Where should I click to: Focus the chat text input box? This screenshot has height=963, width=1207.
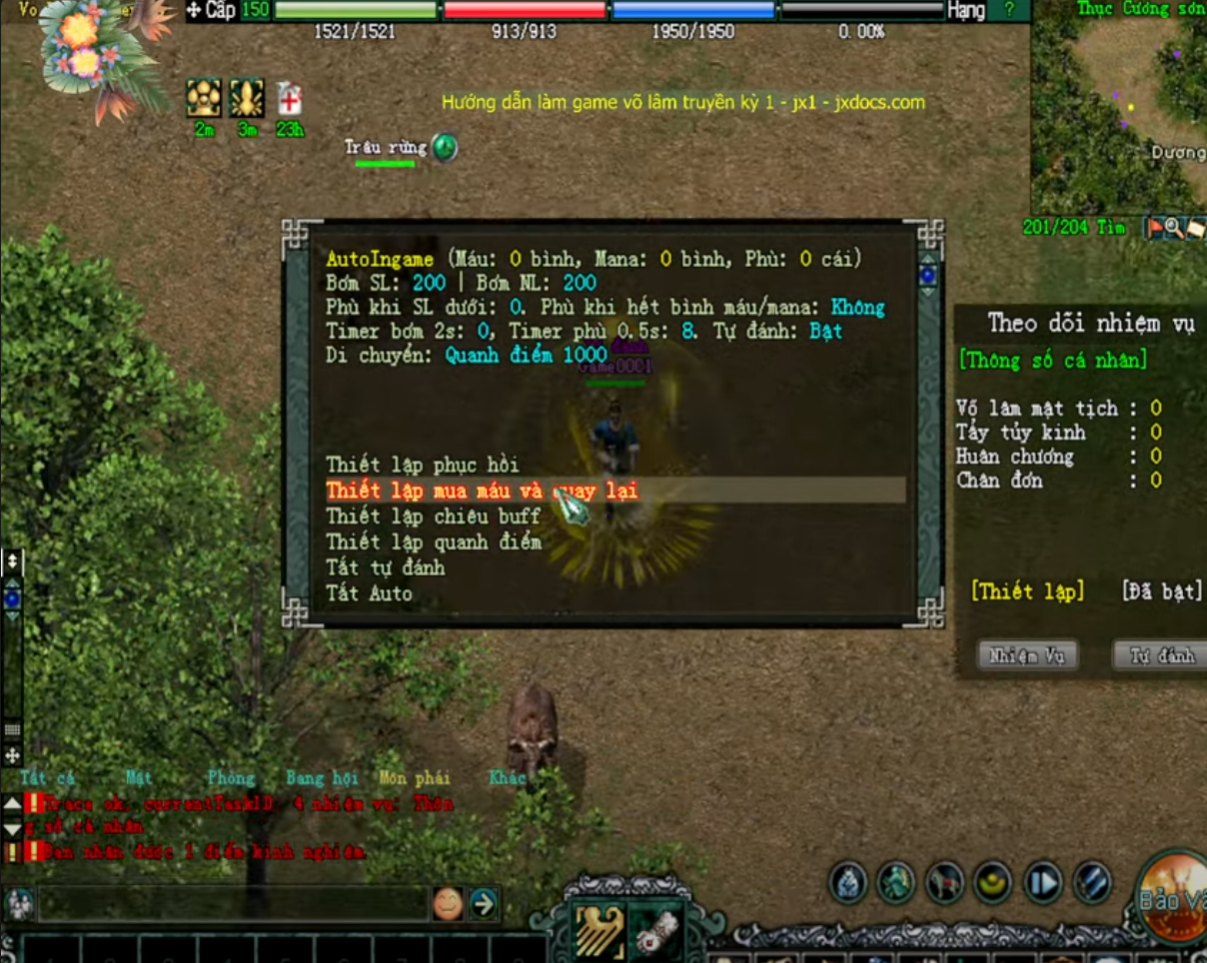click(235, 904)
